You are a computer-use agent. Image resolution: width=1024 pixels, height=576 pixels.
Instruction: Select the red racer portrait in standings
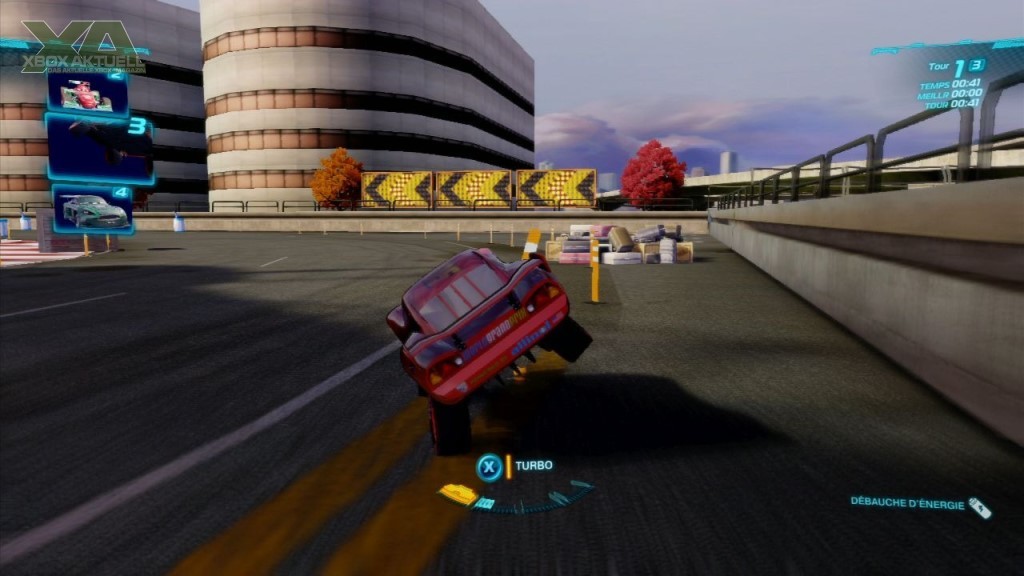88,94
